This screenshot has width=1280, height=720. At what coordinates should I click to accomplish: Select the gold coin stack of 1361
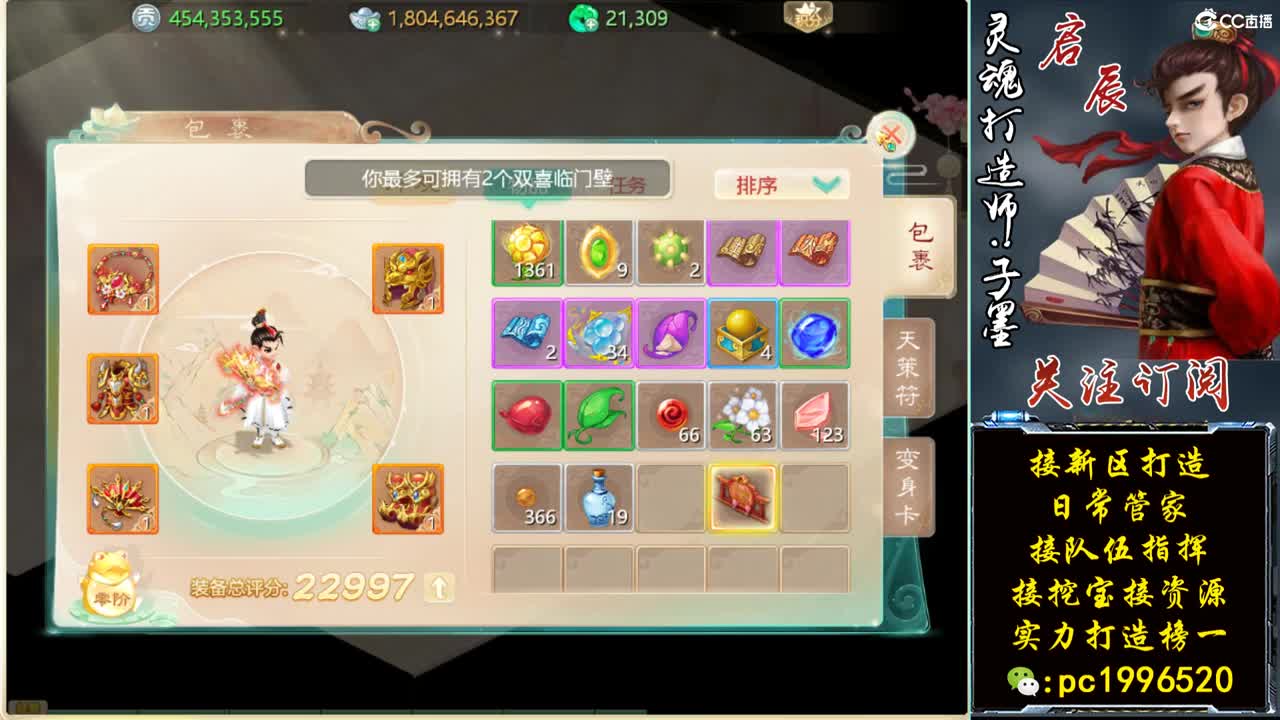[x=528, y=253]
